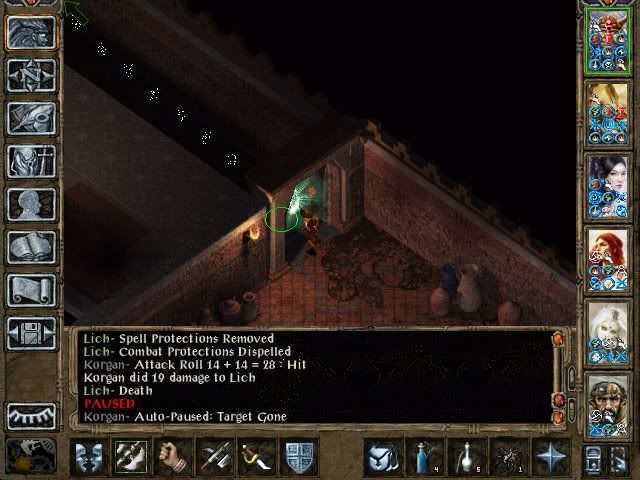Activate the clenched fist weapon slot
This screenshot has width=640, height=480.
(173, 456)
